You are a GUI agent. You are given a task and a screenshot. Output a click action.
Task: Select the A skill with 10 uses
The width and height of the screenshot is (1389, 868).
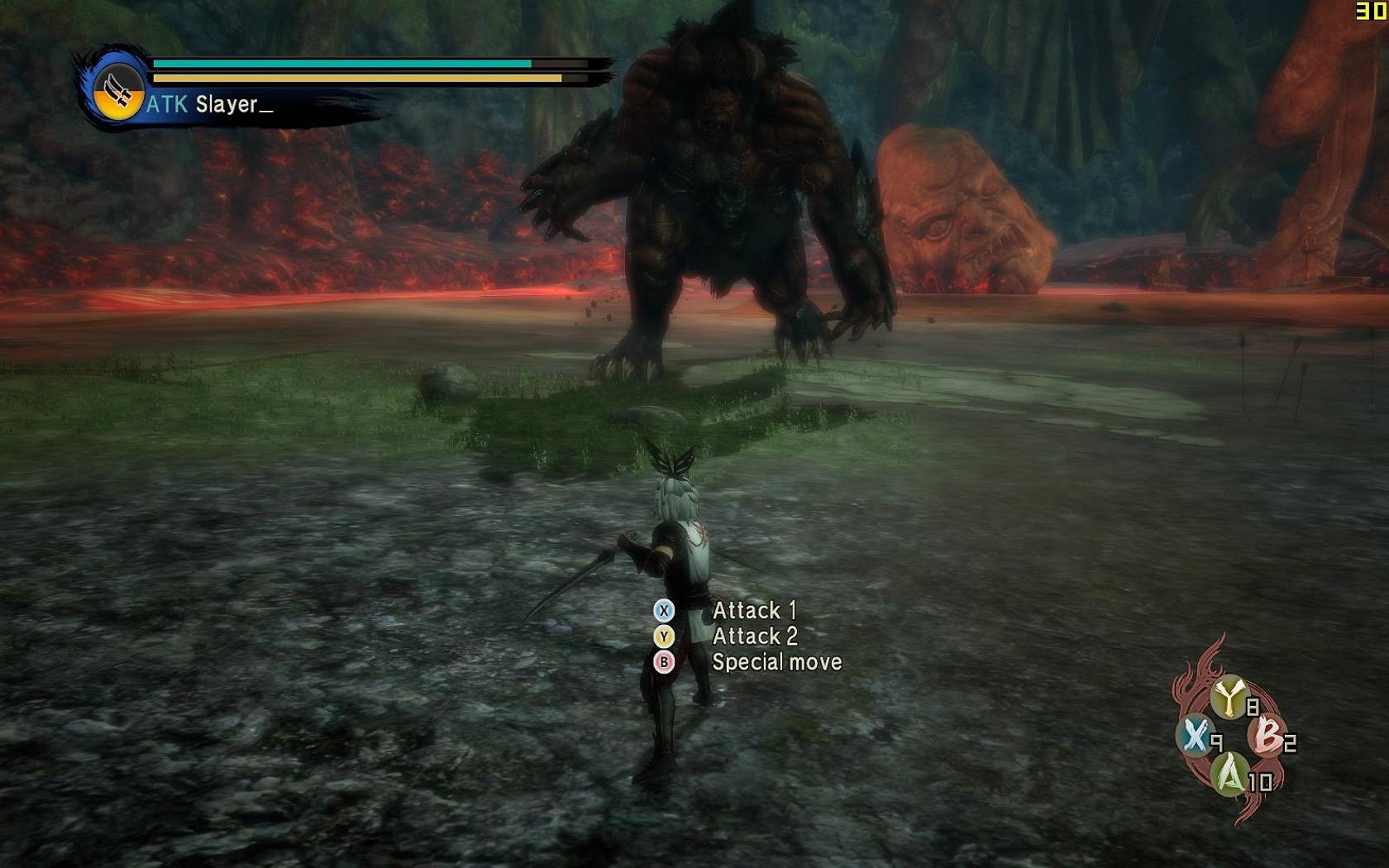(1230, 775)
